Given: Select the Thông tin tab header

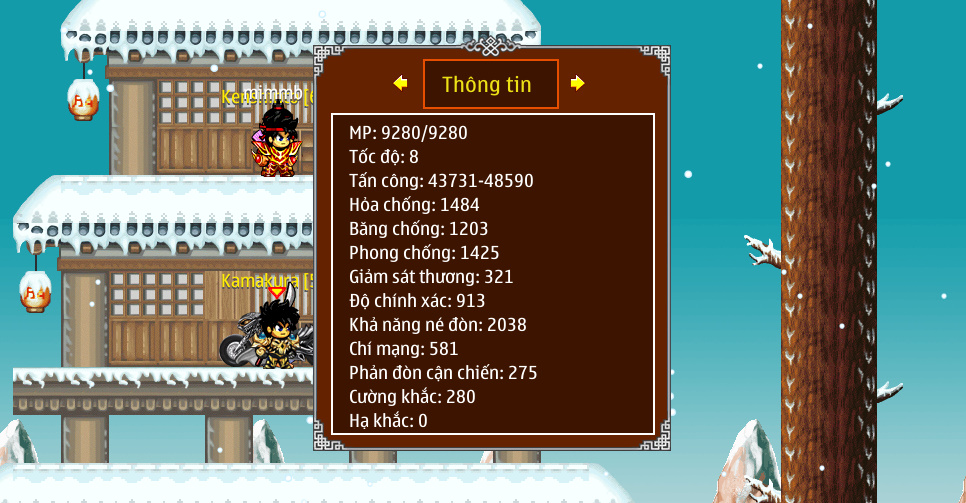Looking at the screenshot, I should 490,84.
